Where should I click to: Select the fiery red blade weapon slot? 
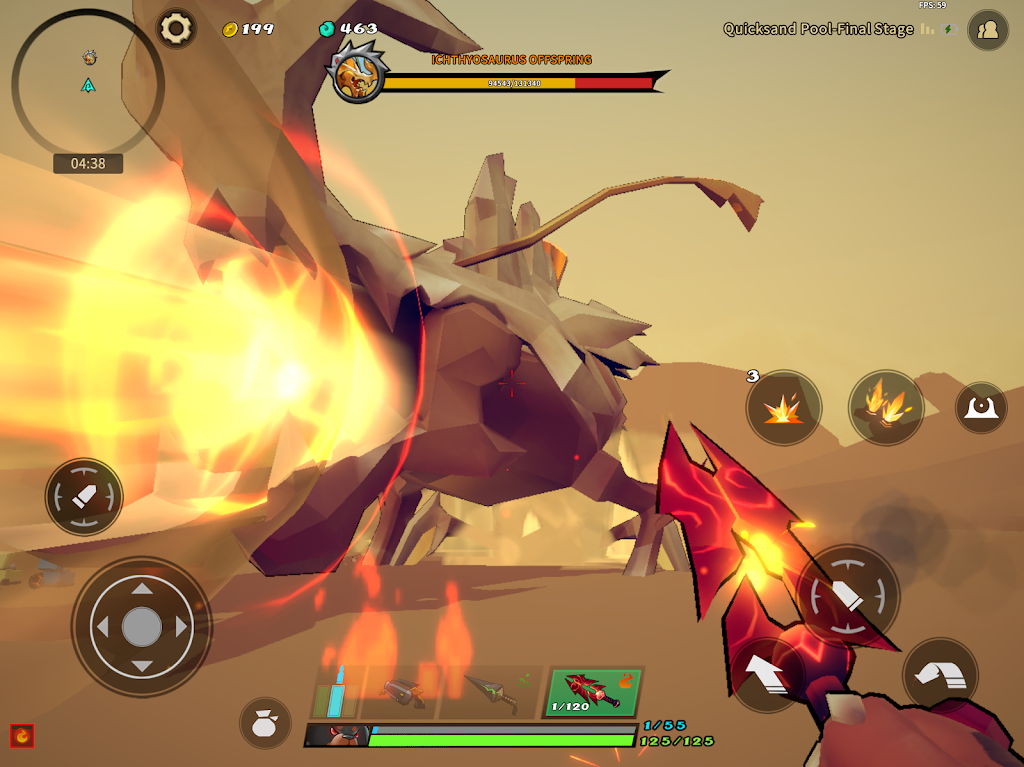point(593,692)
